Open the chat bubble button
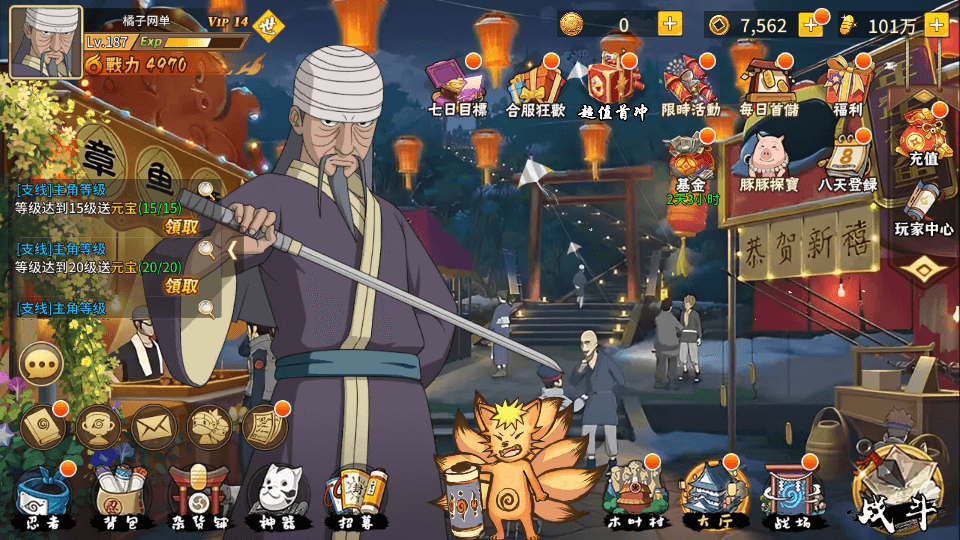Image resolution: width=960 pixels, height=540 pixels. tap(42, 365)
